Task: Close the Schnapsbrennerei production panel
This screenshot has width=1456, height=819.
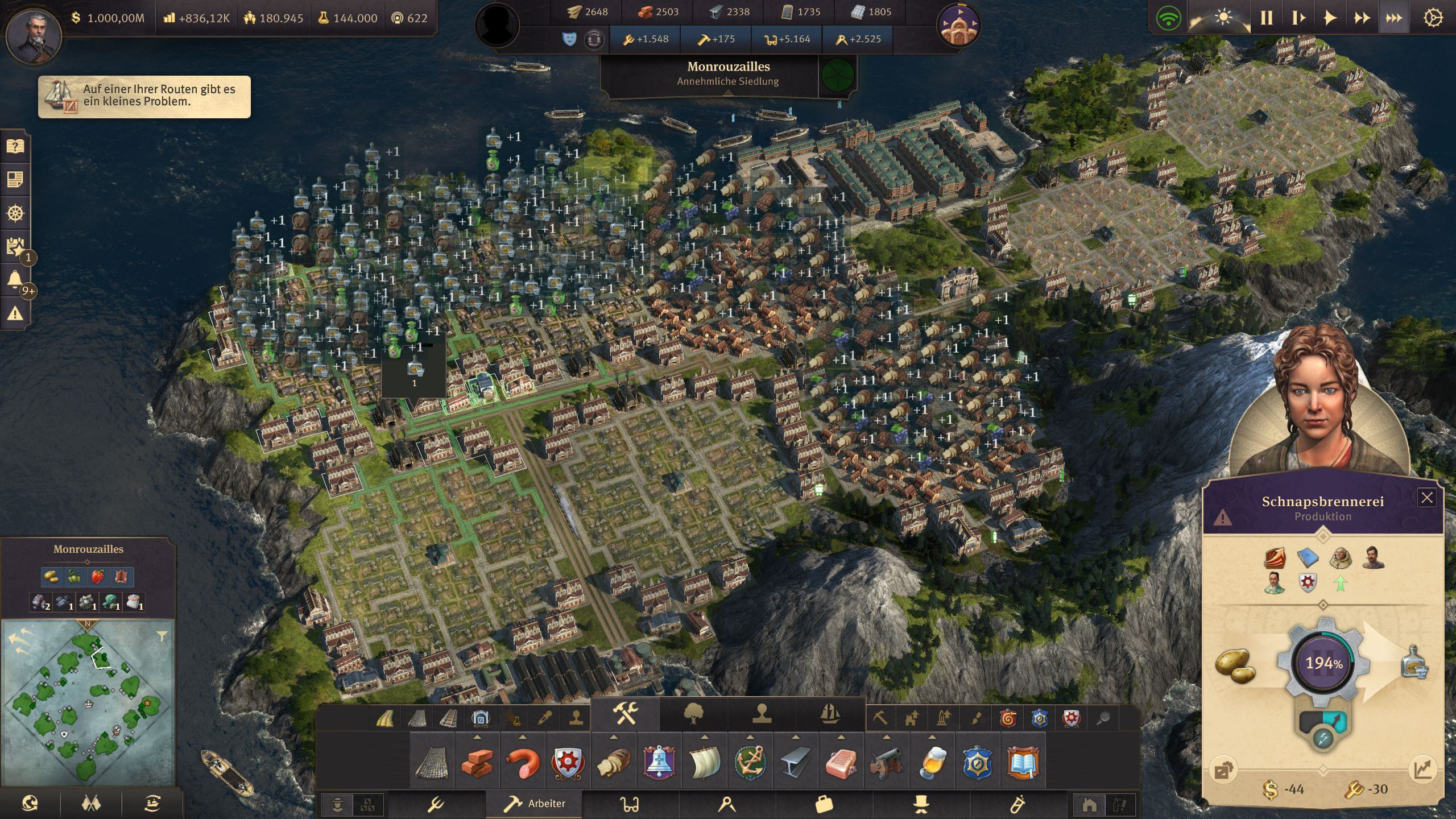Action: pos(1426,498)
